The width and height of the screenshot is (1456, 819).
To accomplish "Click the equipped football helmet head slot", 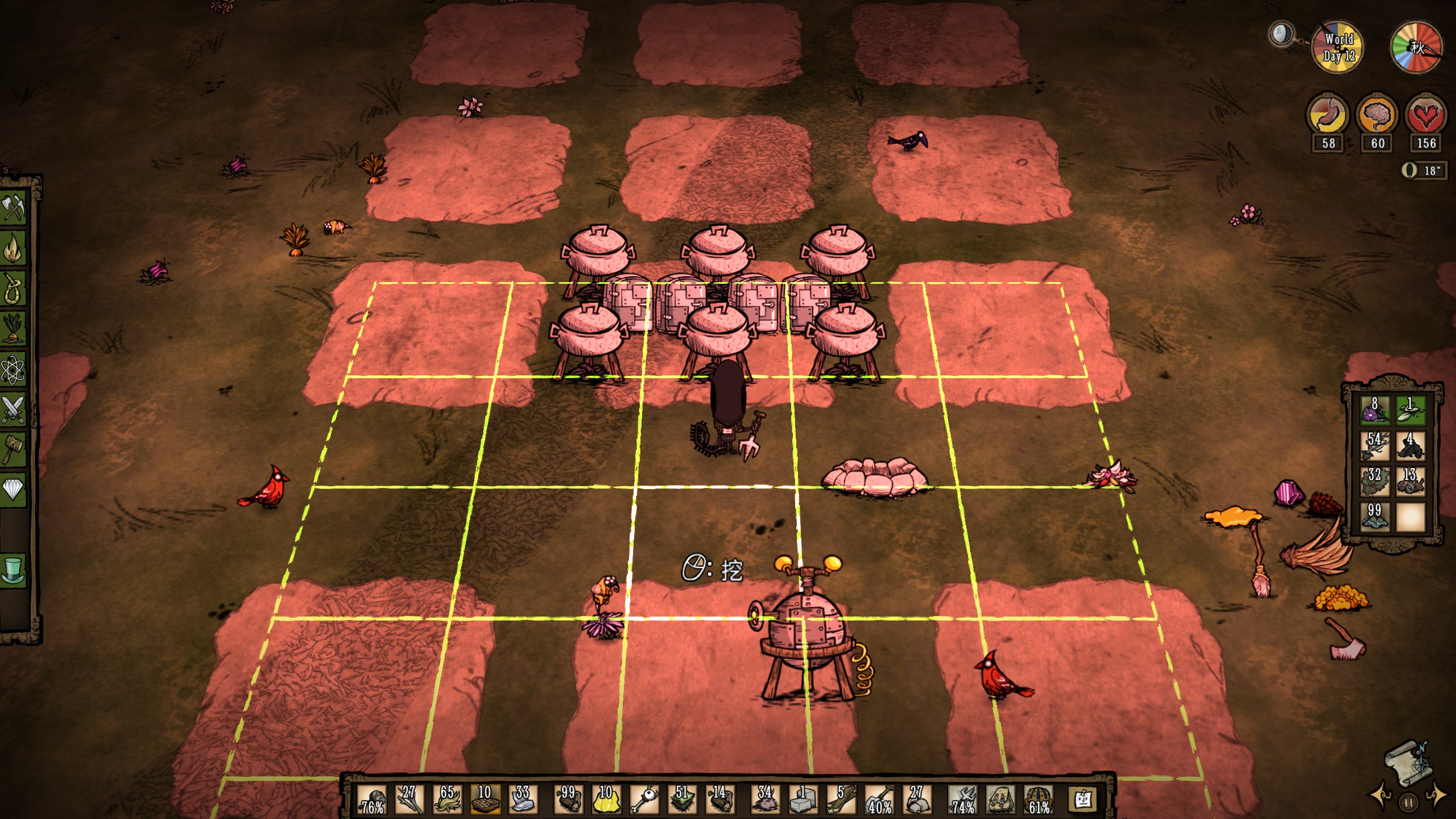I will 1039,800.
